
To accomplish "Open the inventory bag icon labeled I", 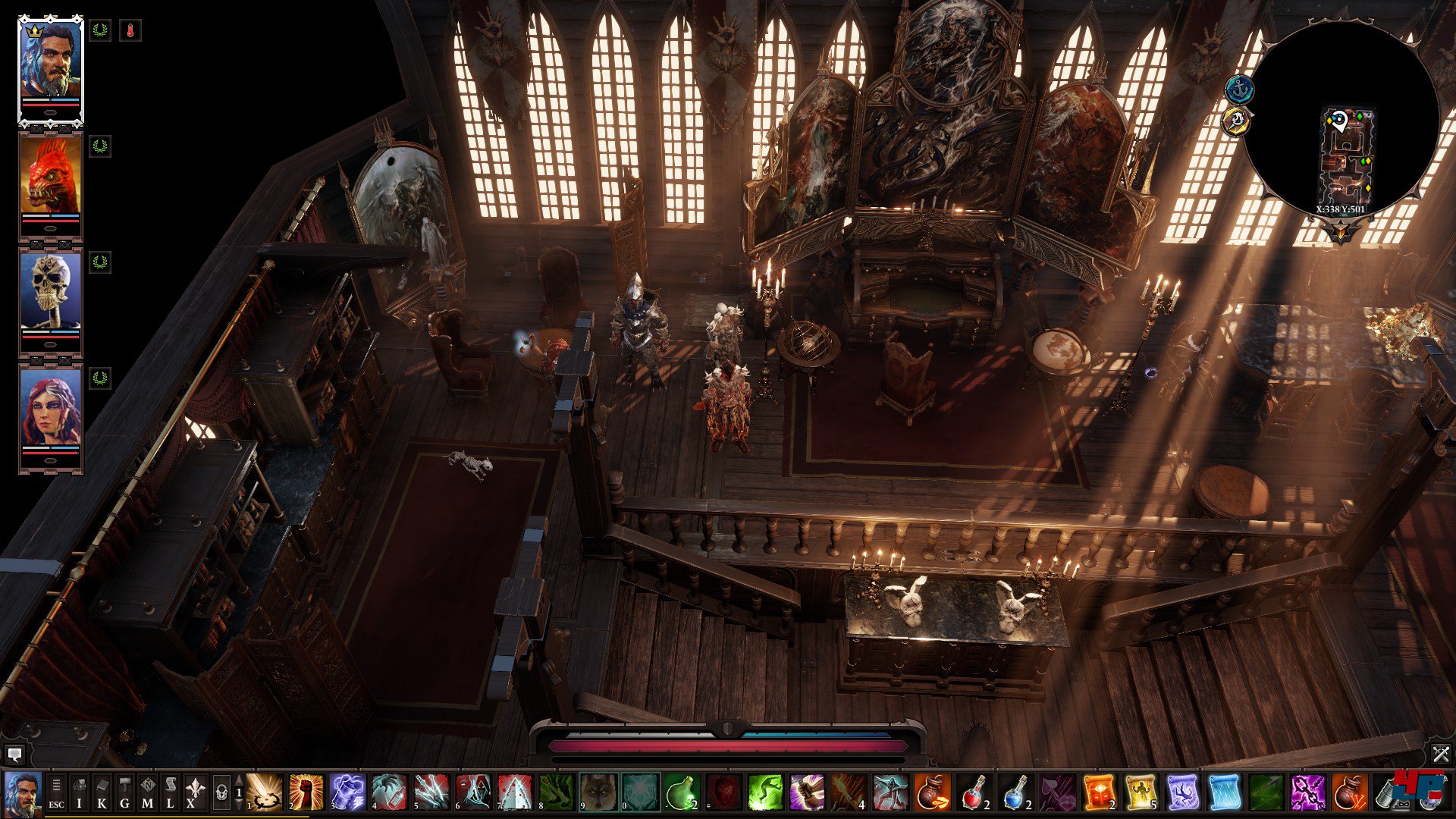I will [79, 792].
